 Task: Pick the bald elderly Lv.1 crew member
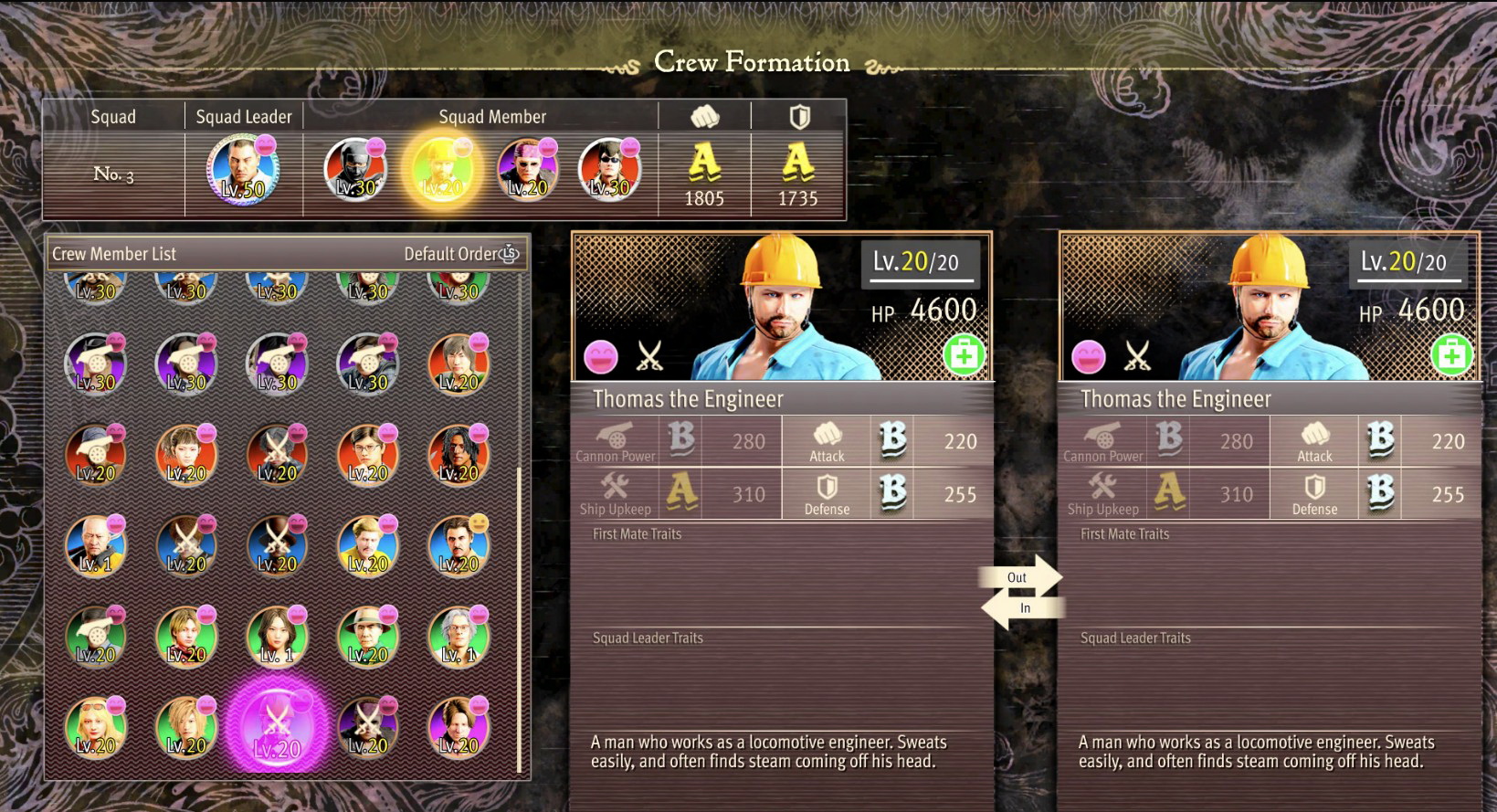coord(96,546)
